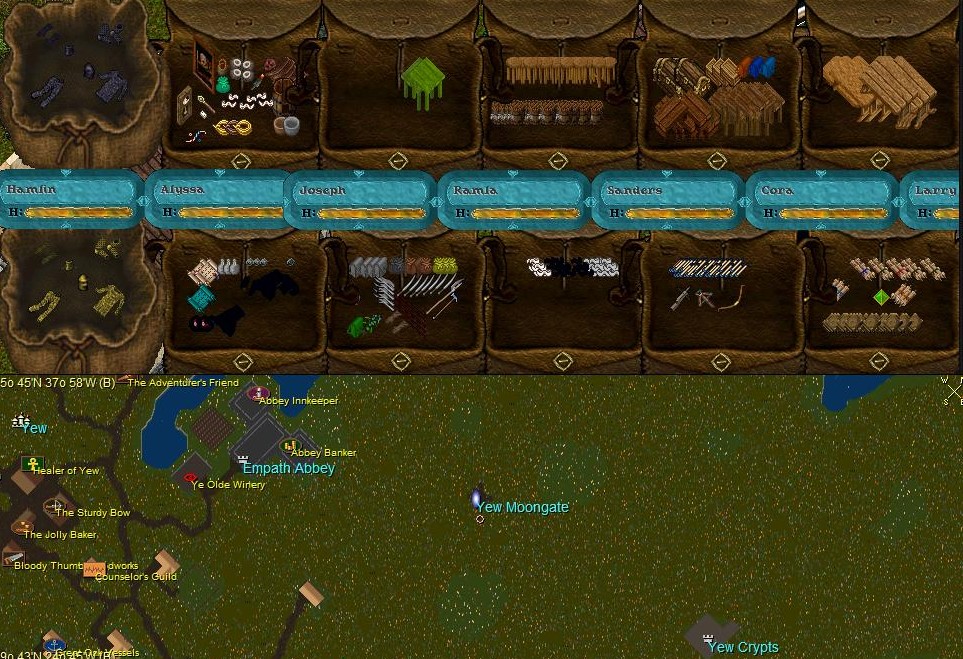Select Hamlin's health bar gump
Viewport: 963px width, 659px height.
pos(70,200)
